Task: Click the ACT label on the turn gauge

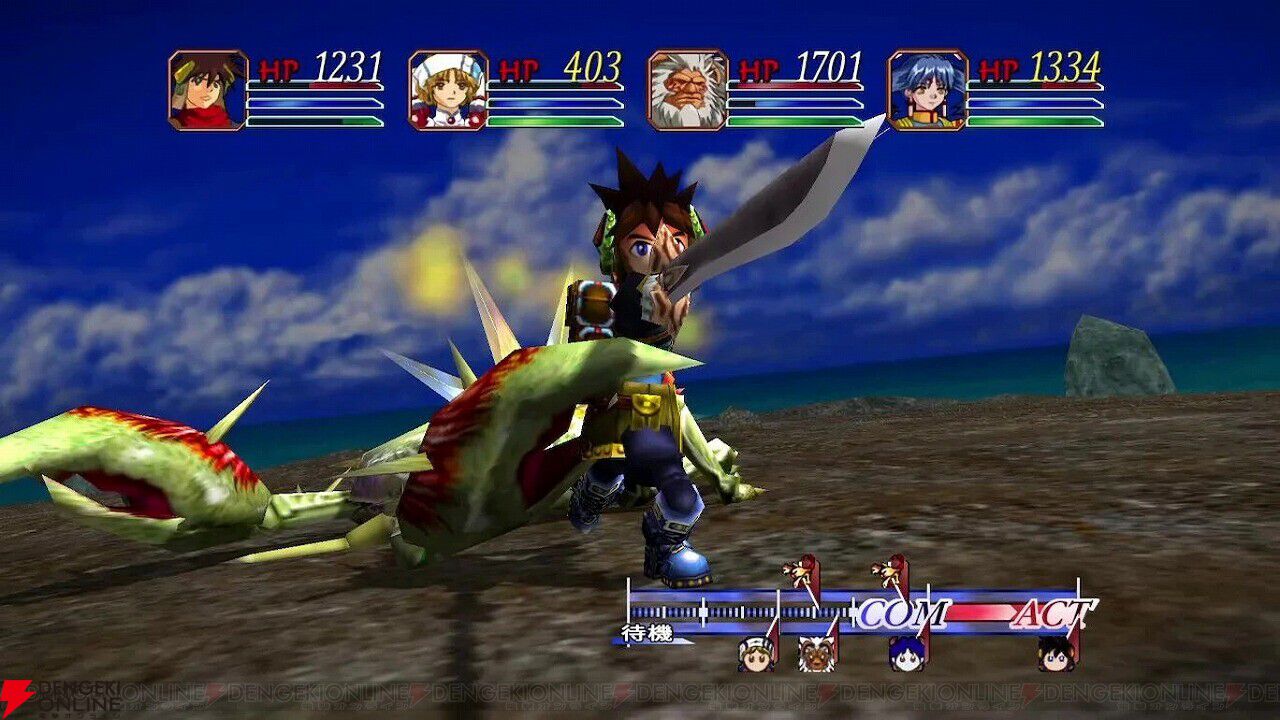Action: (1052, 613)
